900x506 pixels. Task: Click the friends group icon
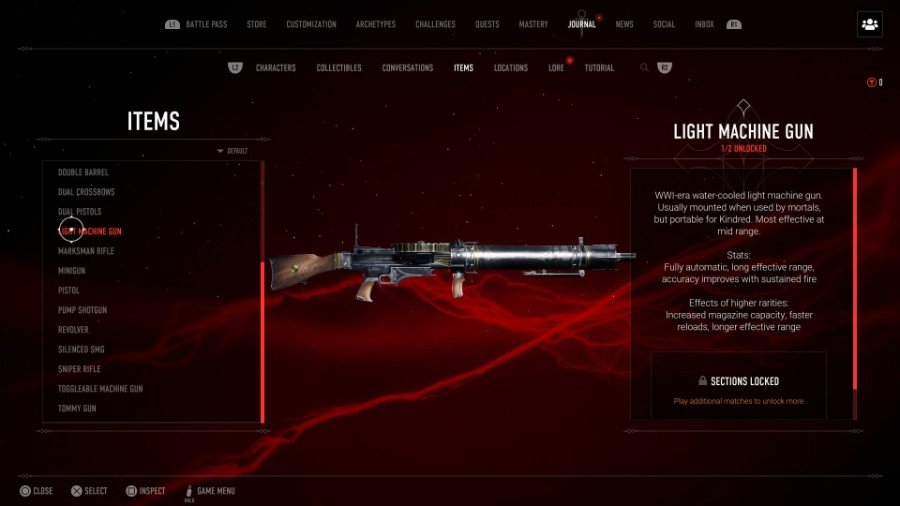(x=869, y=25)
